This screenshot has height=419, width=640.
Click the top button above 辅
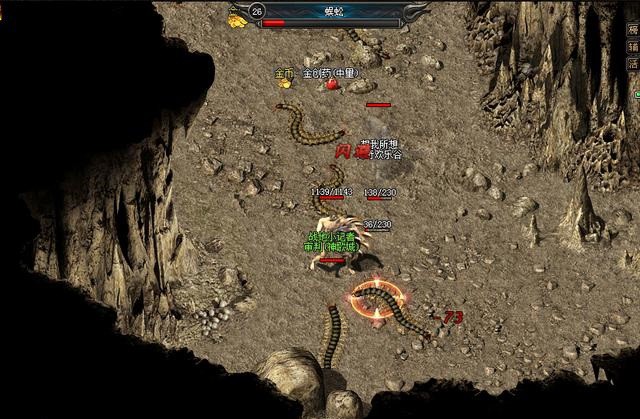coord(632,29)
